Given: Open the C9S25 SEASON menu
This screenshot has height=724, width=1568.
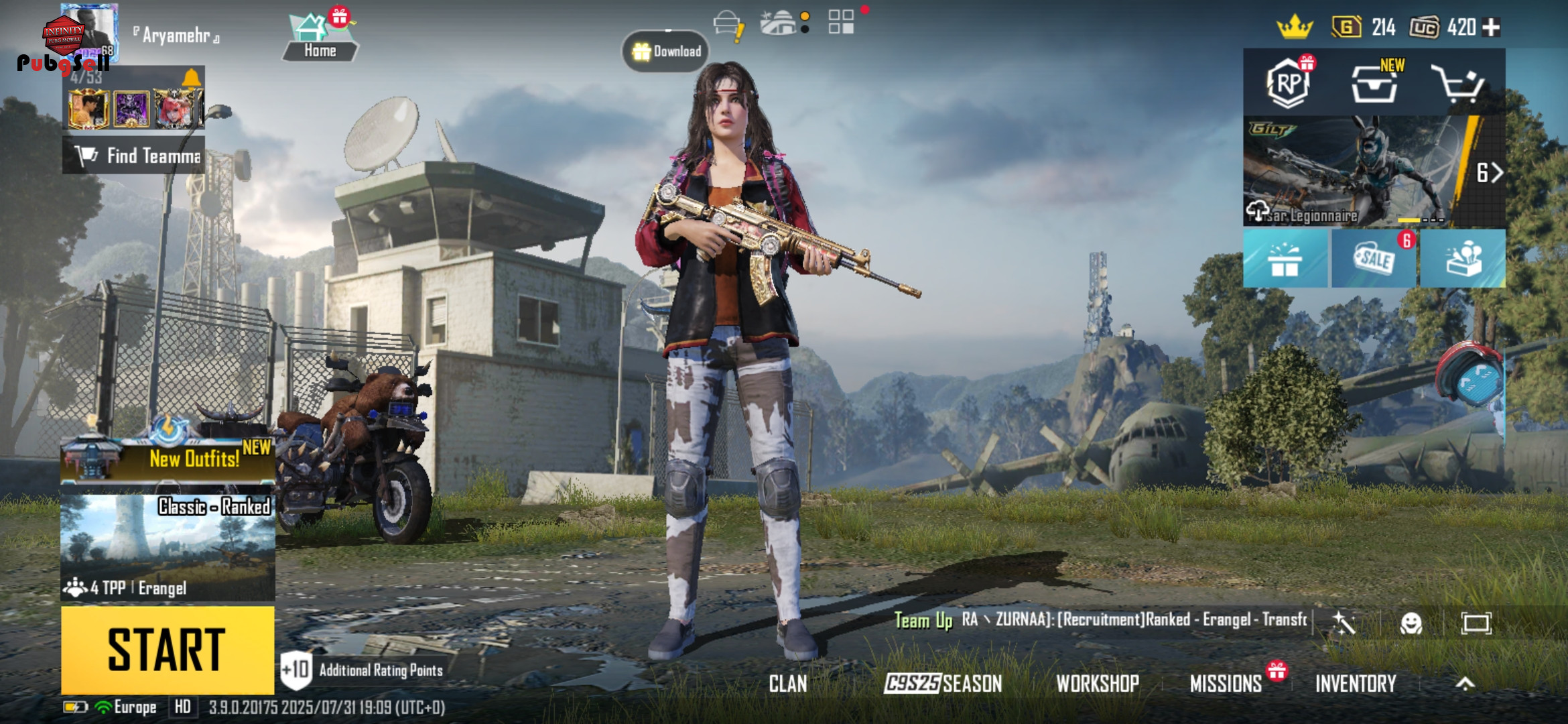Looking at the screenshot, I should tap(943, 683).
